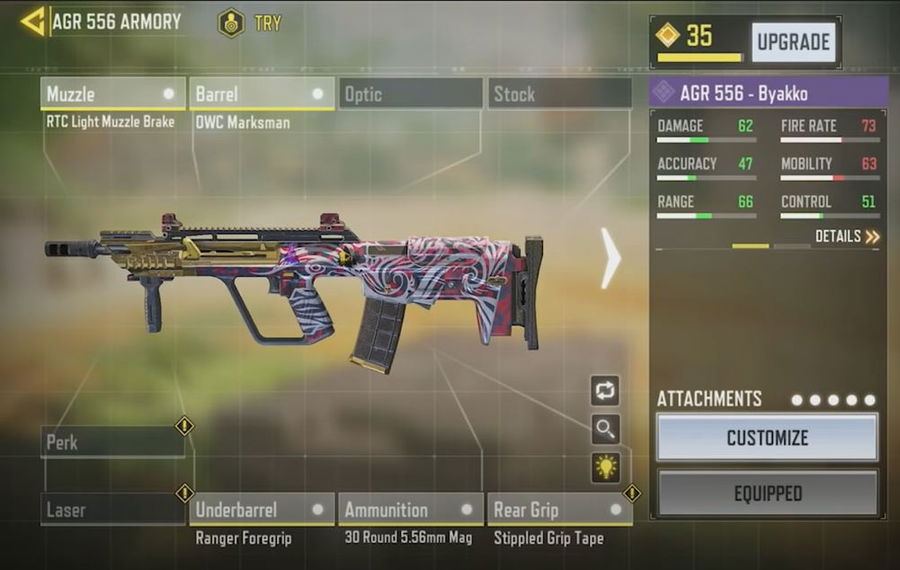Screen dimensions: 900x570
Task: Choose the empty Optic slot
Action: 410,94
